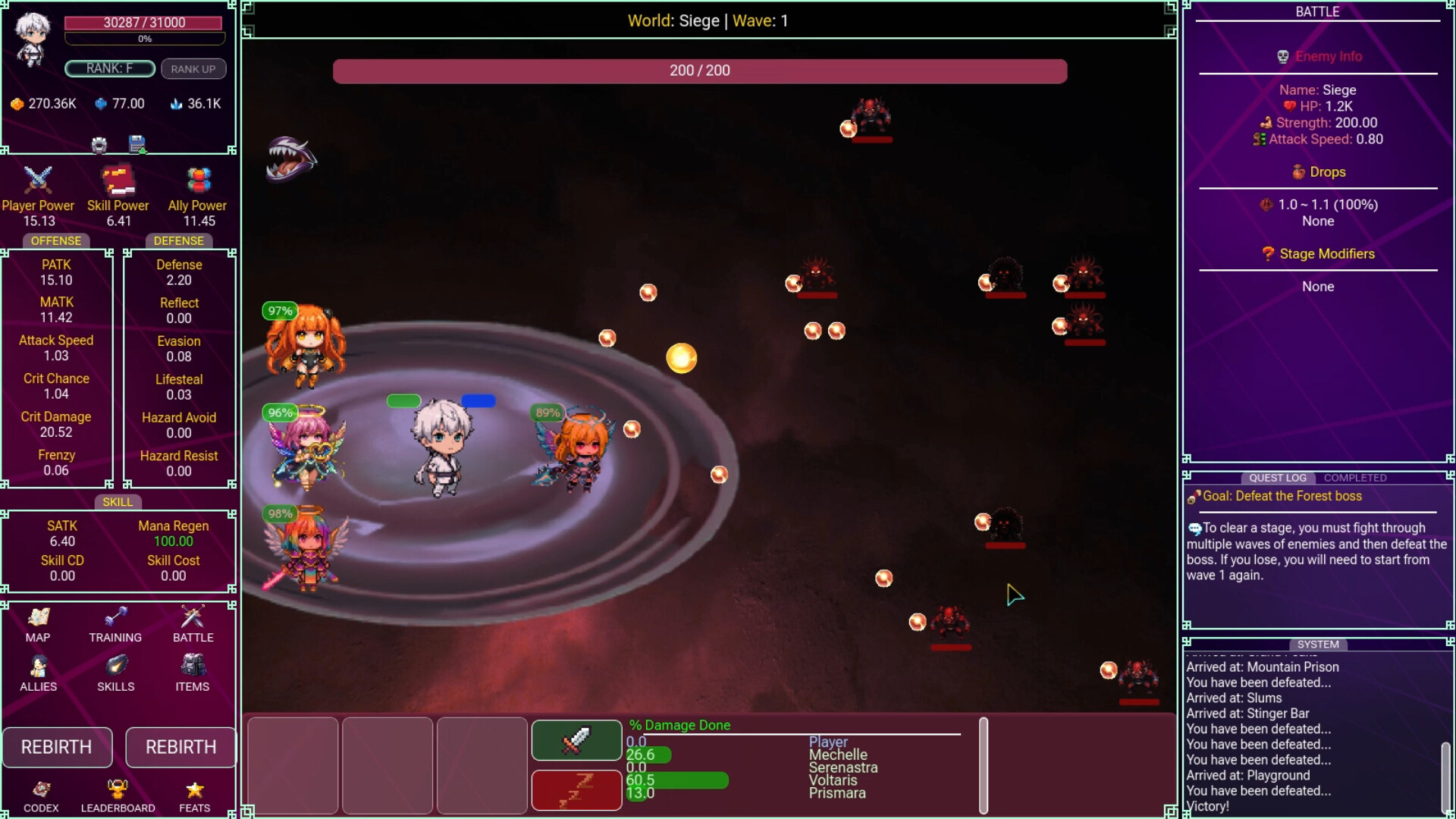This screenshot has height=819, width=1456.
Task: Click the save floppy disk icon
Action: pos(138,144)
